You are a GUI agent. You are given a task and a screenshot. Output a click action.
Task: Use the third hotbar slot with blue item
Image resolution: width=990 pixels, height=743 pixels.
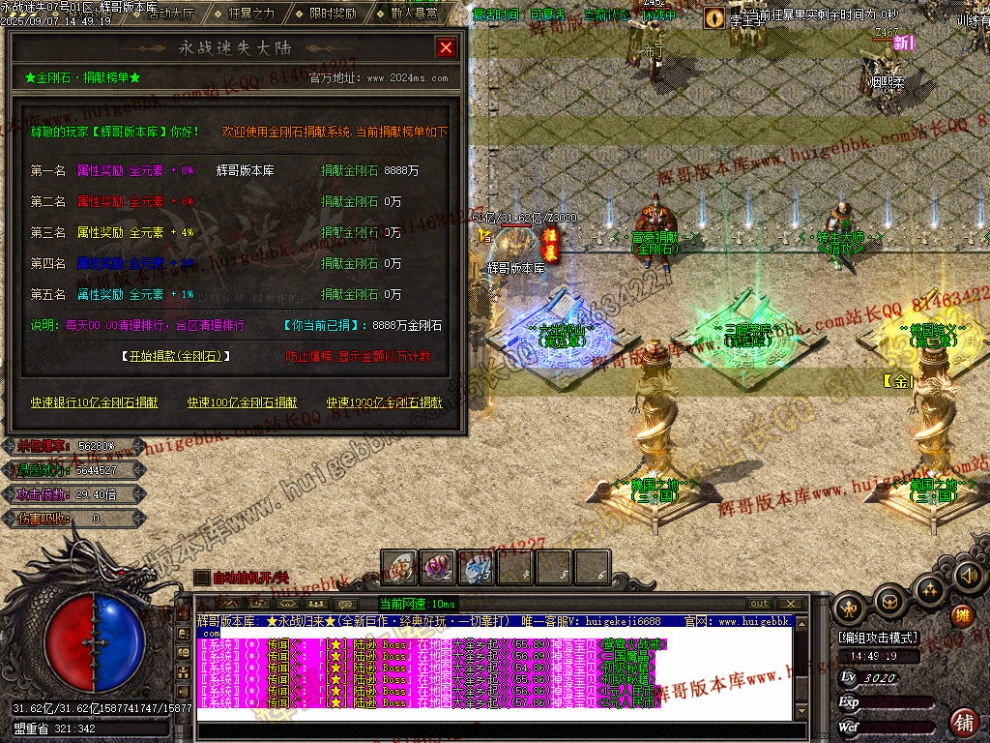pyautogui.click(x=476, y=567)
